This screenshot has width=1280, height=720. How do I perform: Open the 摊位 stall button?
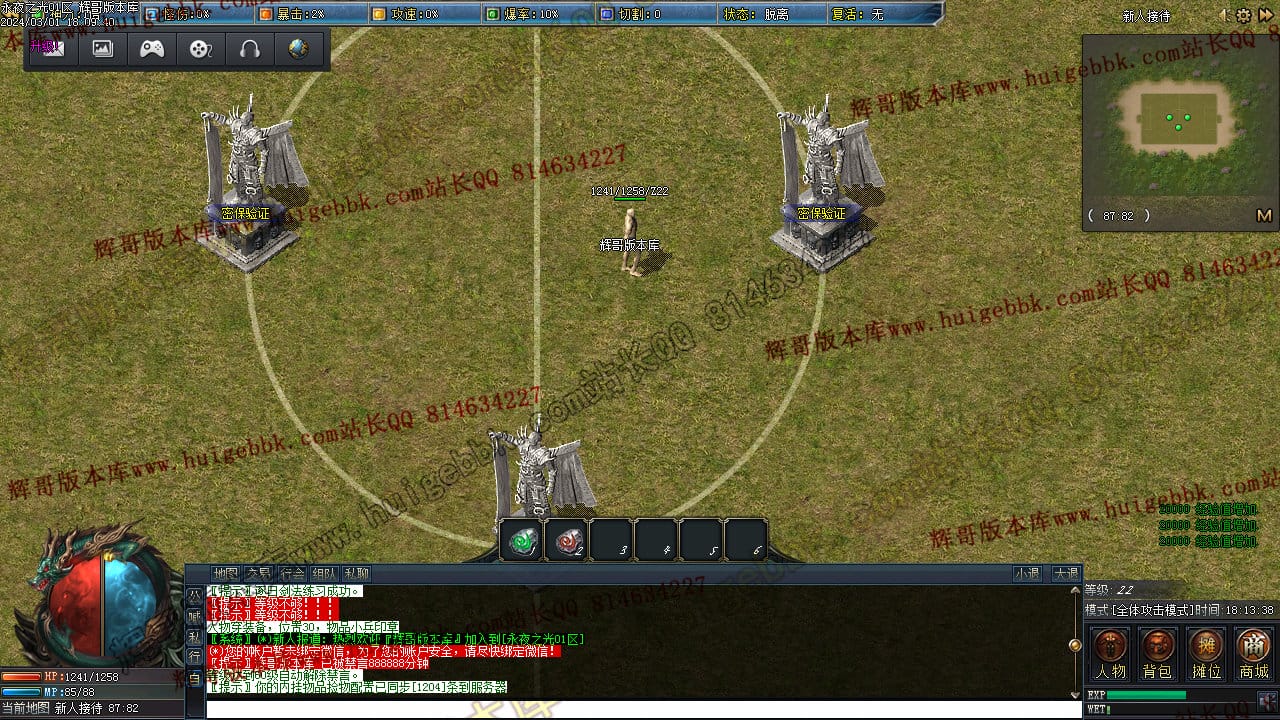coord(1206,653)
